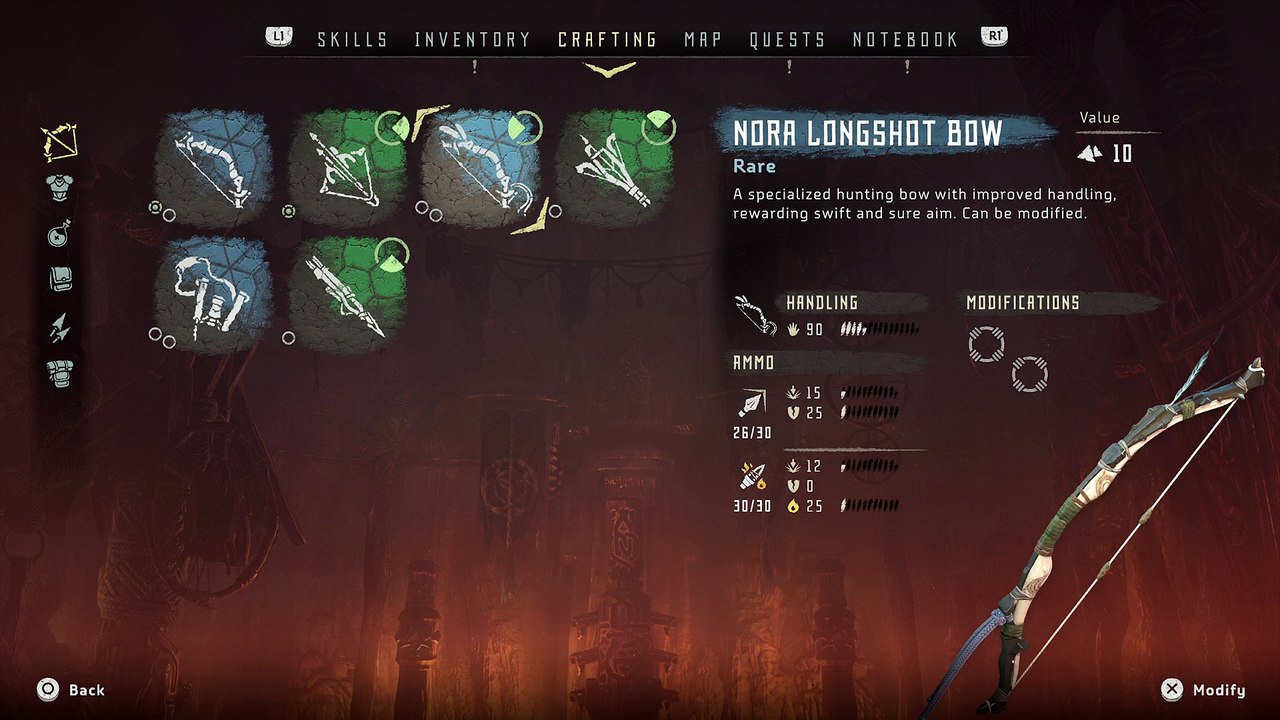Switch to the Skills tab
1280x720 pixels.
[x=352, y=40]
